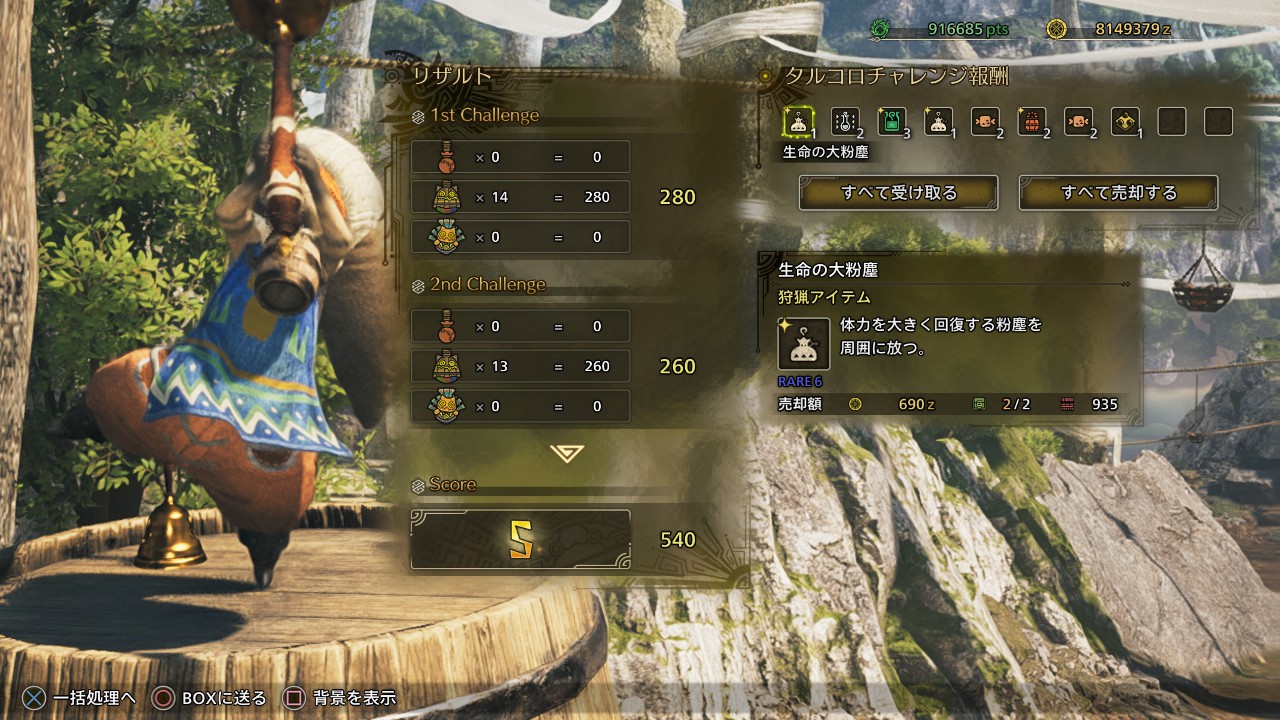1280x720 pixels.
Task: Choose すべて受け取る to receive all rewards
Action: point(898,193)
